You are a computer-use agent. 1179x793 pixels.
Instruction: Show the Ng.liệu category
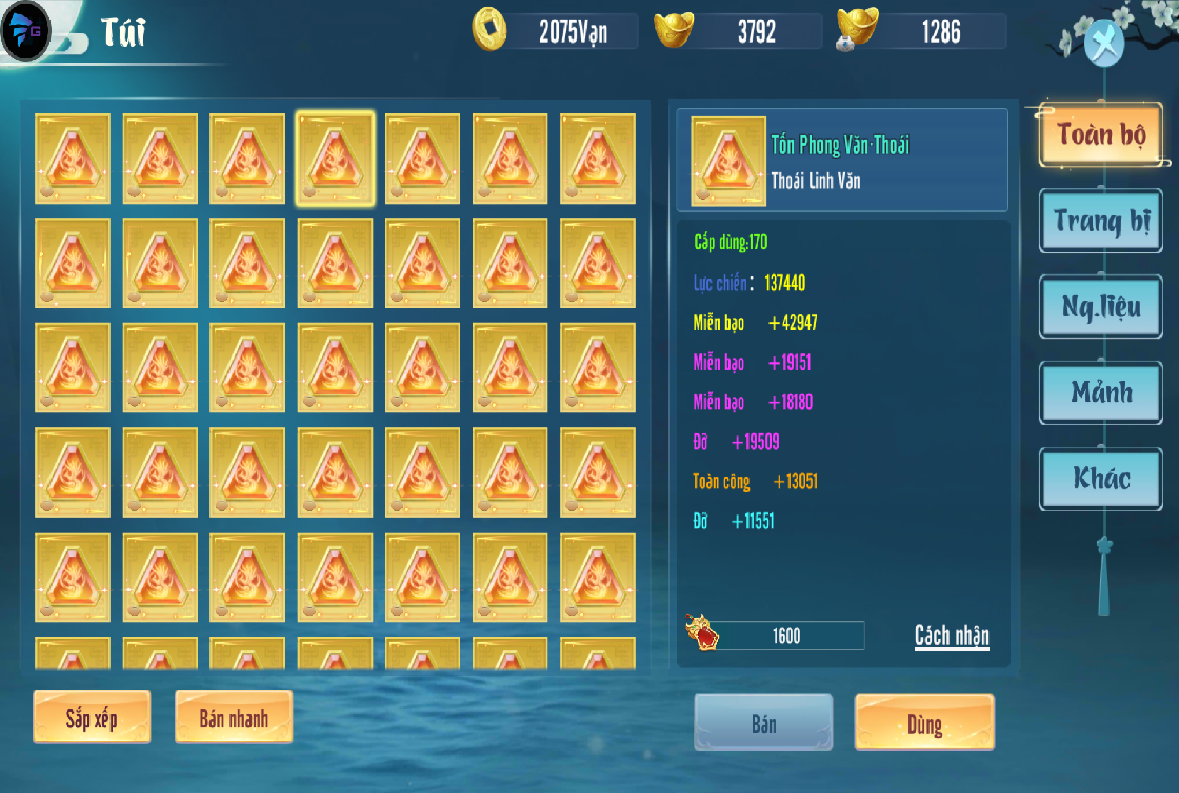coord(1101,307)
